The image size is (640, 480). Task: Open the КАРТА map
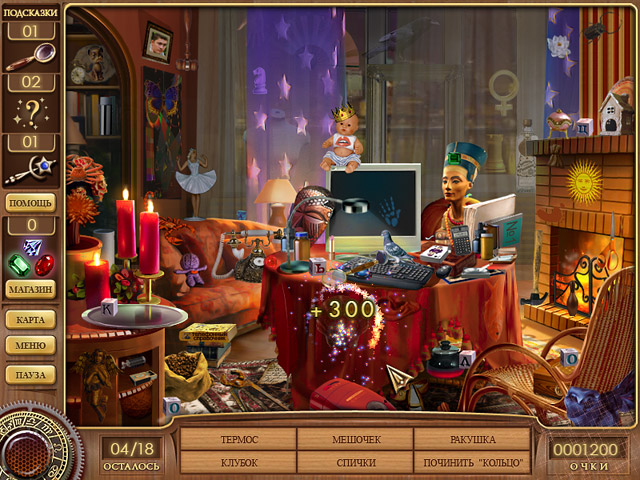tap(32, 320)
